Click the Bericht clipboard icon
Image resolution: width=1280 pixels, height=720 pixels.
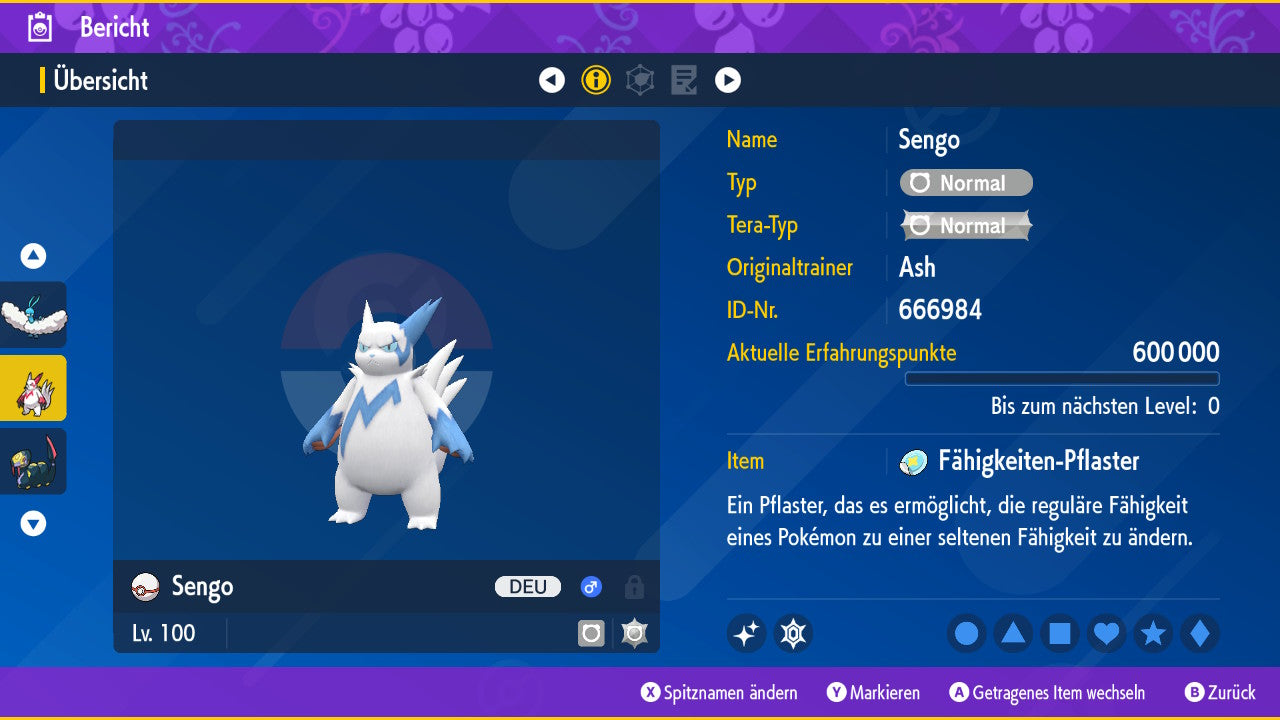coord(41,27)
